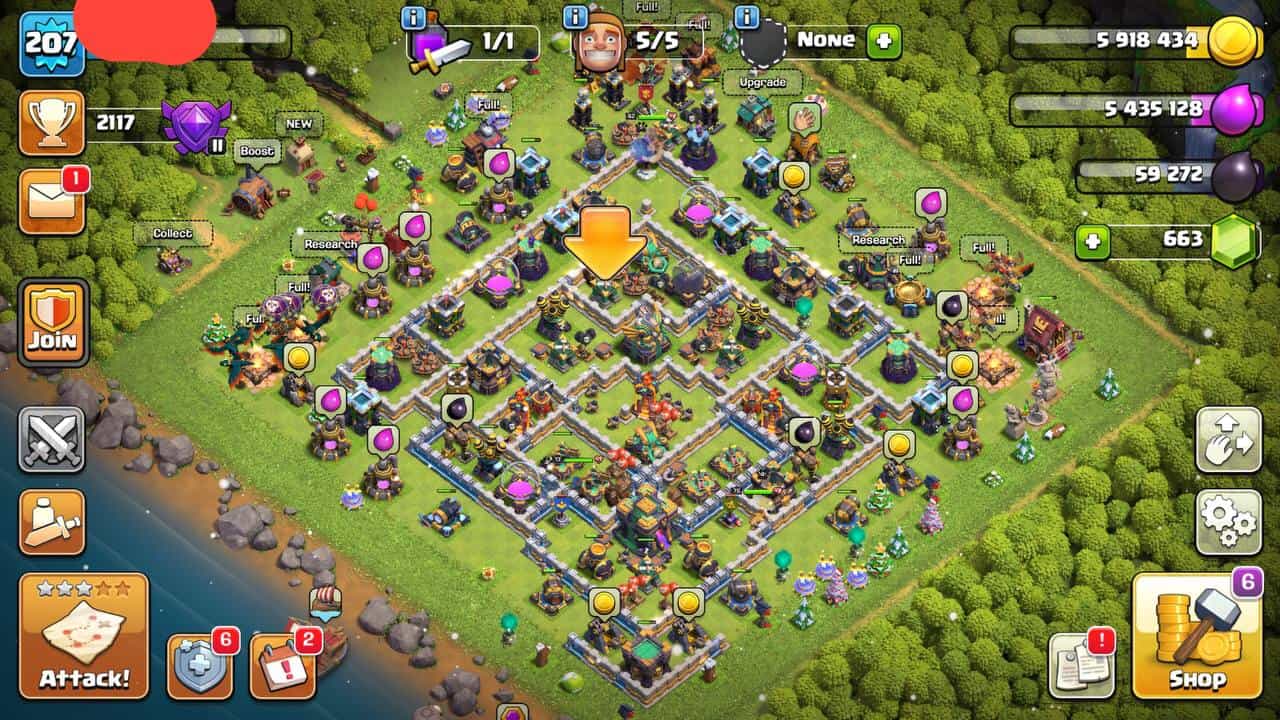
Task: Show builder info via the 5/5 icon
Action: [575, 17]
